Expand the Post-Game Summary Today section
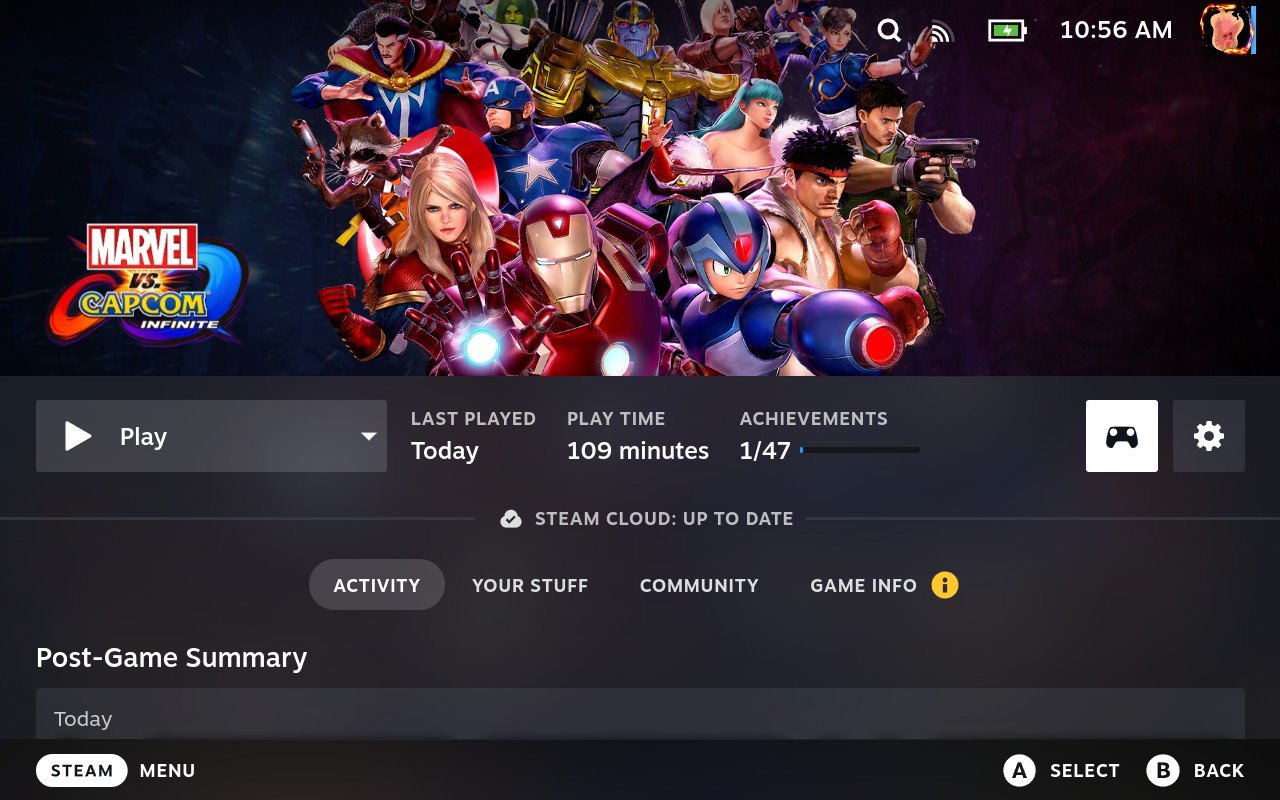 point(640,718)
